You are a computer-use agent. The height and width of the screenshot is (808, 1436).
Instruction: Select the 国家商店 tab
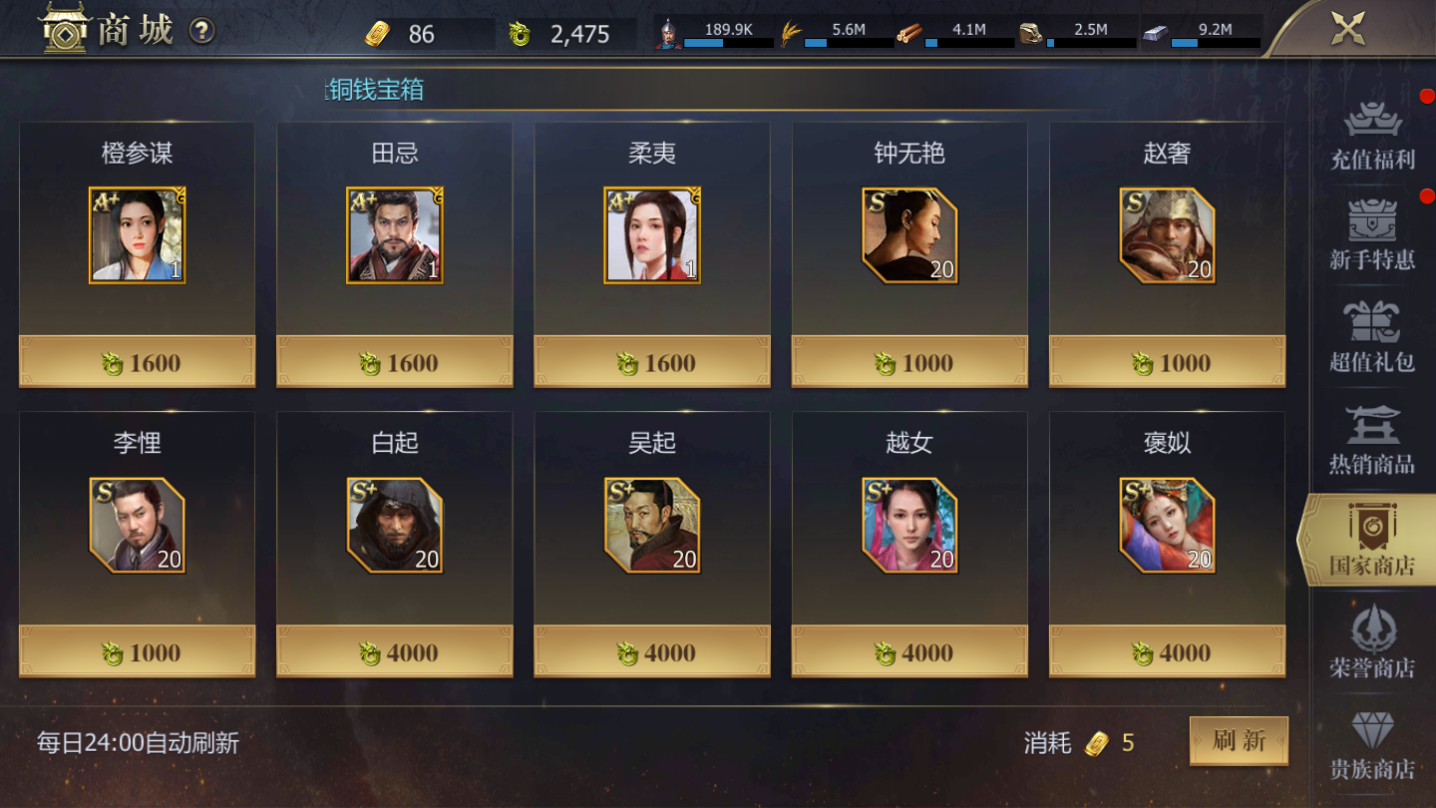1372,540
